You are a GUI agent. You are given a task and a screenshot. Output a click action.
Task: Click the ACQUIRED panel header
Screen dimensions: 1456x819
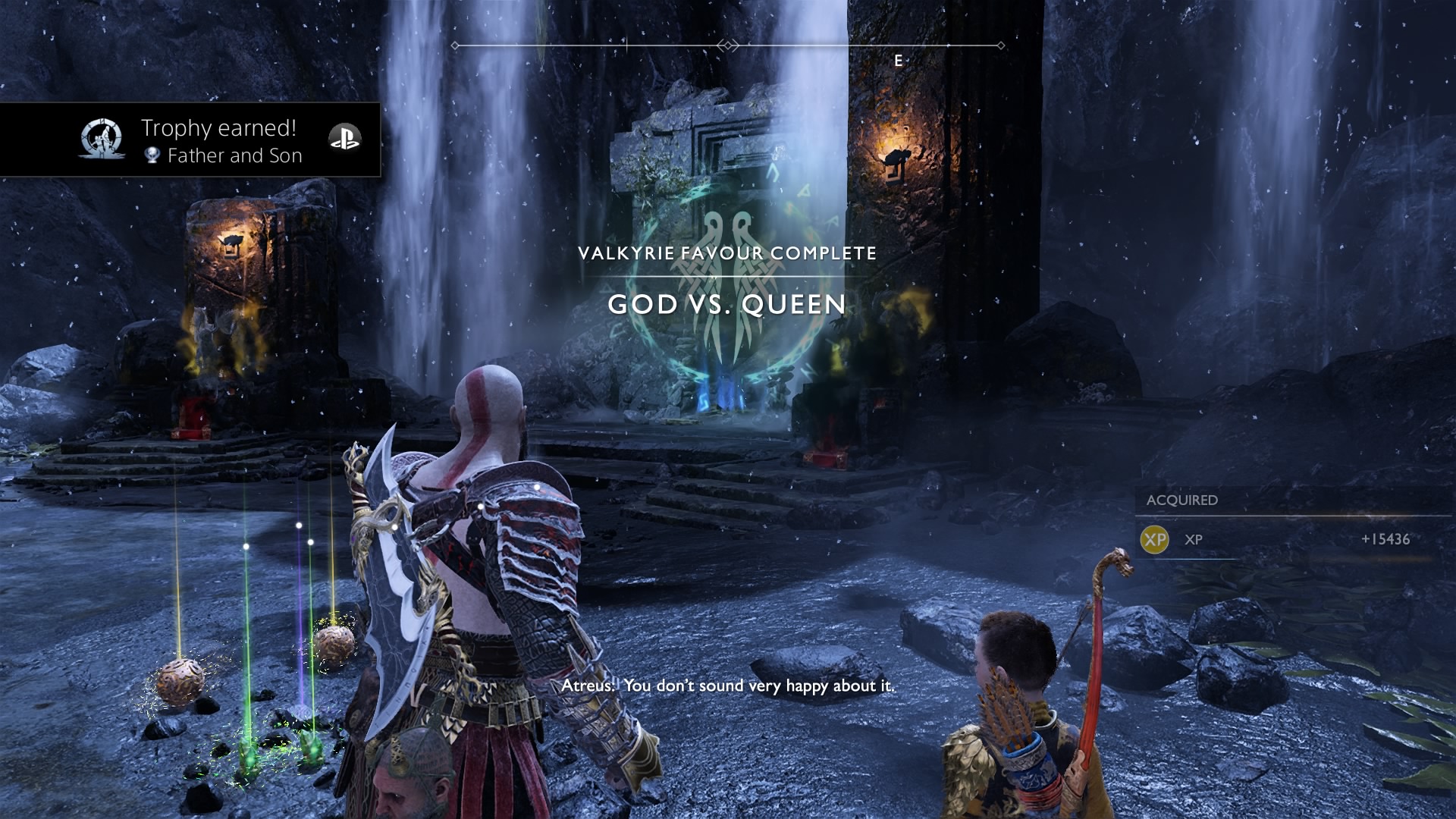[1184, 500]
